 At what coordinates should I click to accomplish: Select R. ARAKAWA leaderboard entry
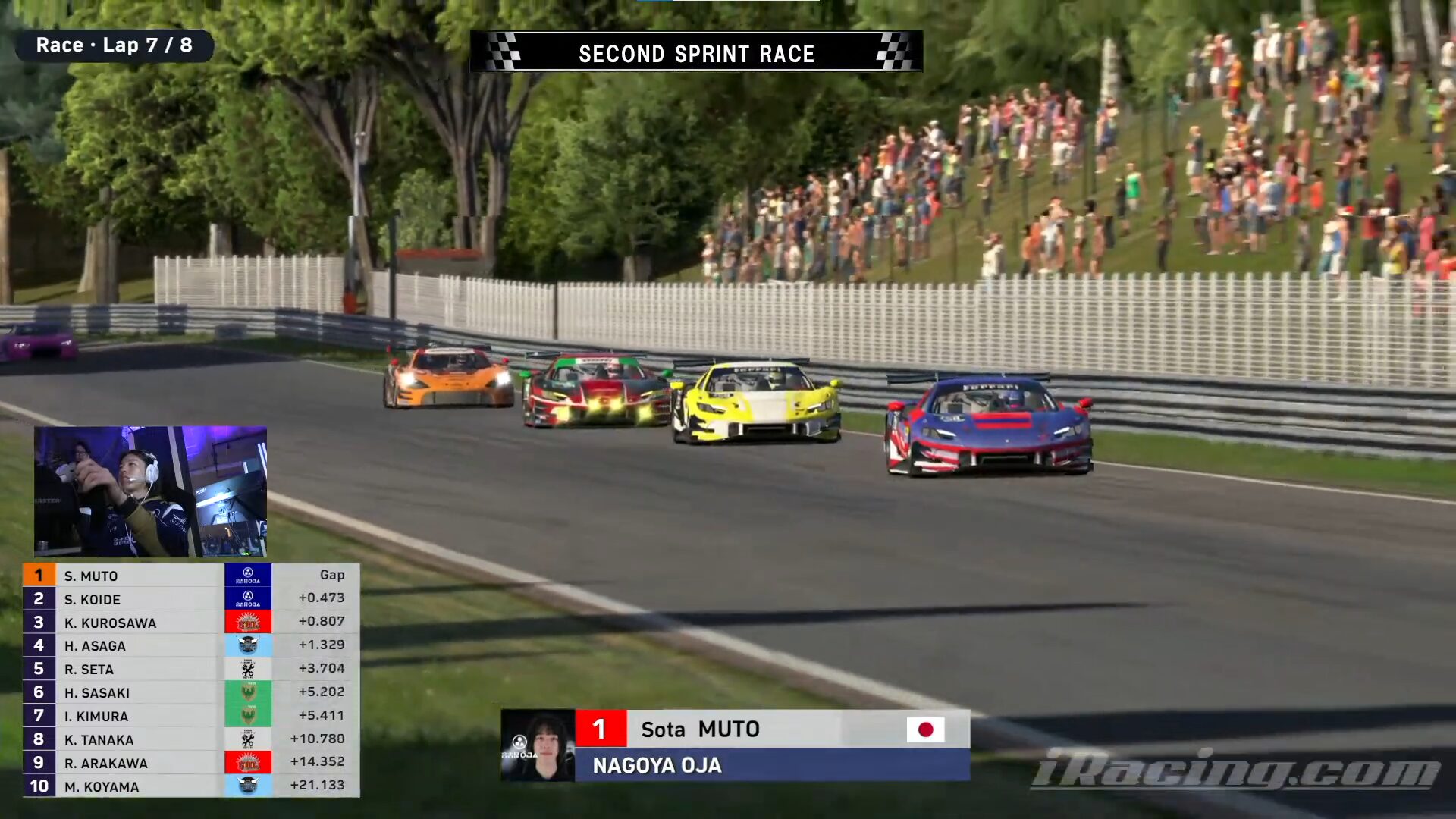click(190, 763)
